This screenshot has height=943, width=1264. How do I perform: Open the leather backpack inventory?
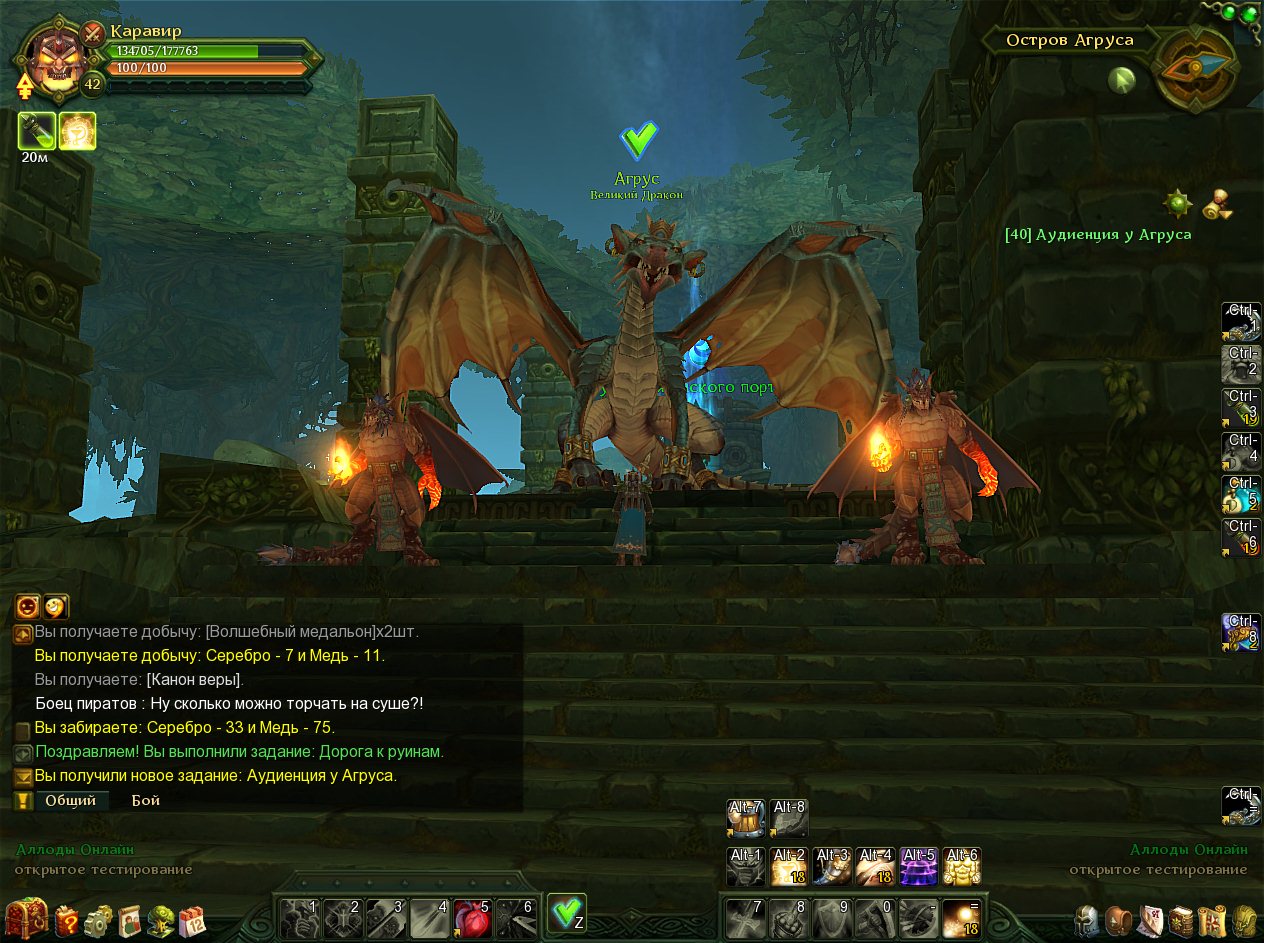(1119, 919)
